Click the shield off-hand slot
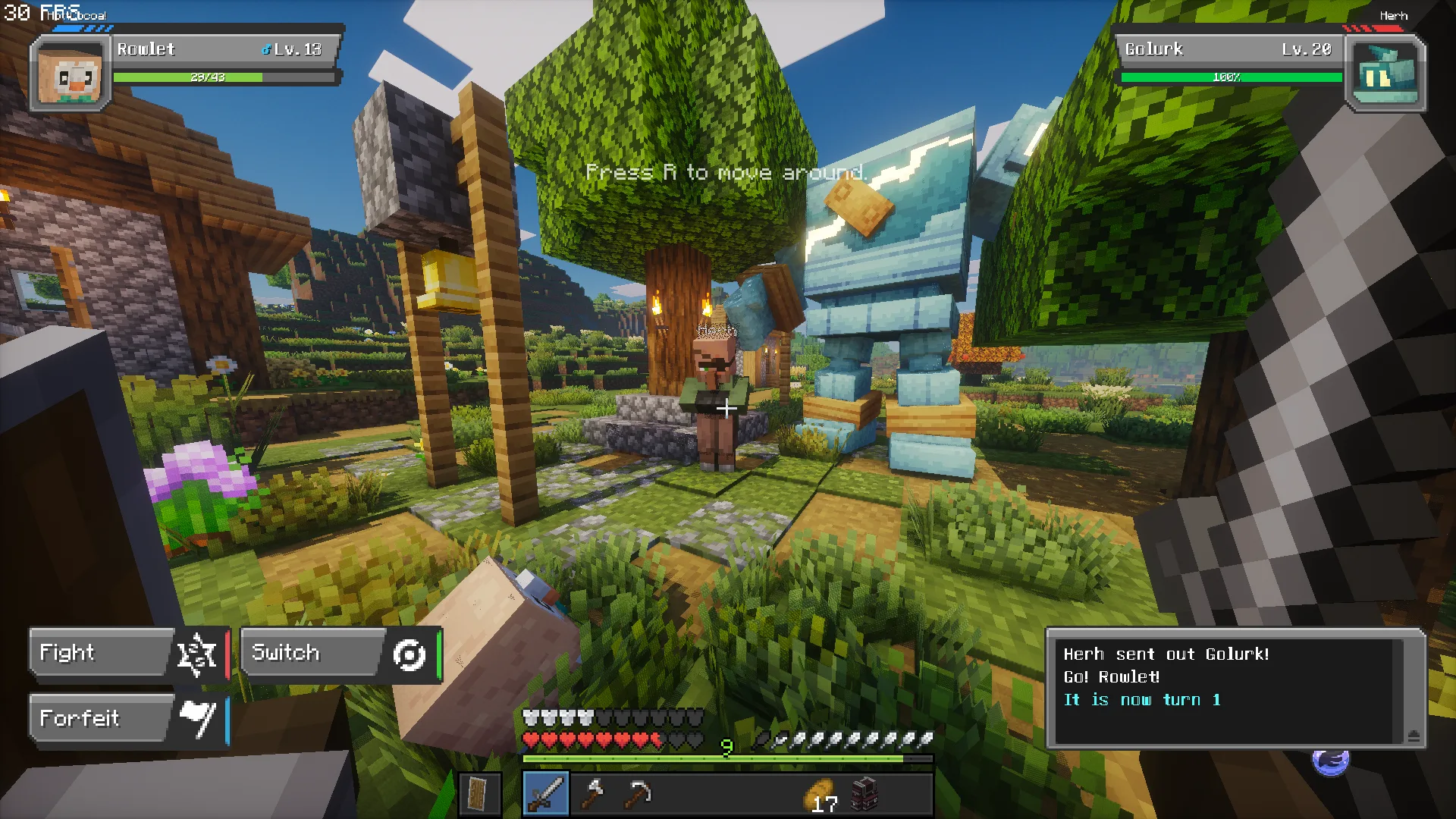This screenshot has width=1456, height=819. pos(479,794)
